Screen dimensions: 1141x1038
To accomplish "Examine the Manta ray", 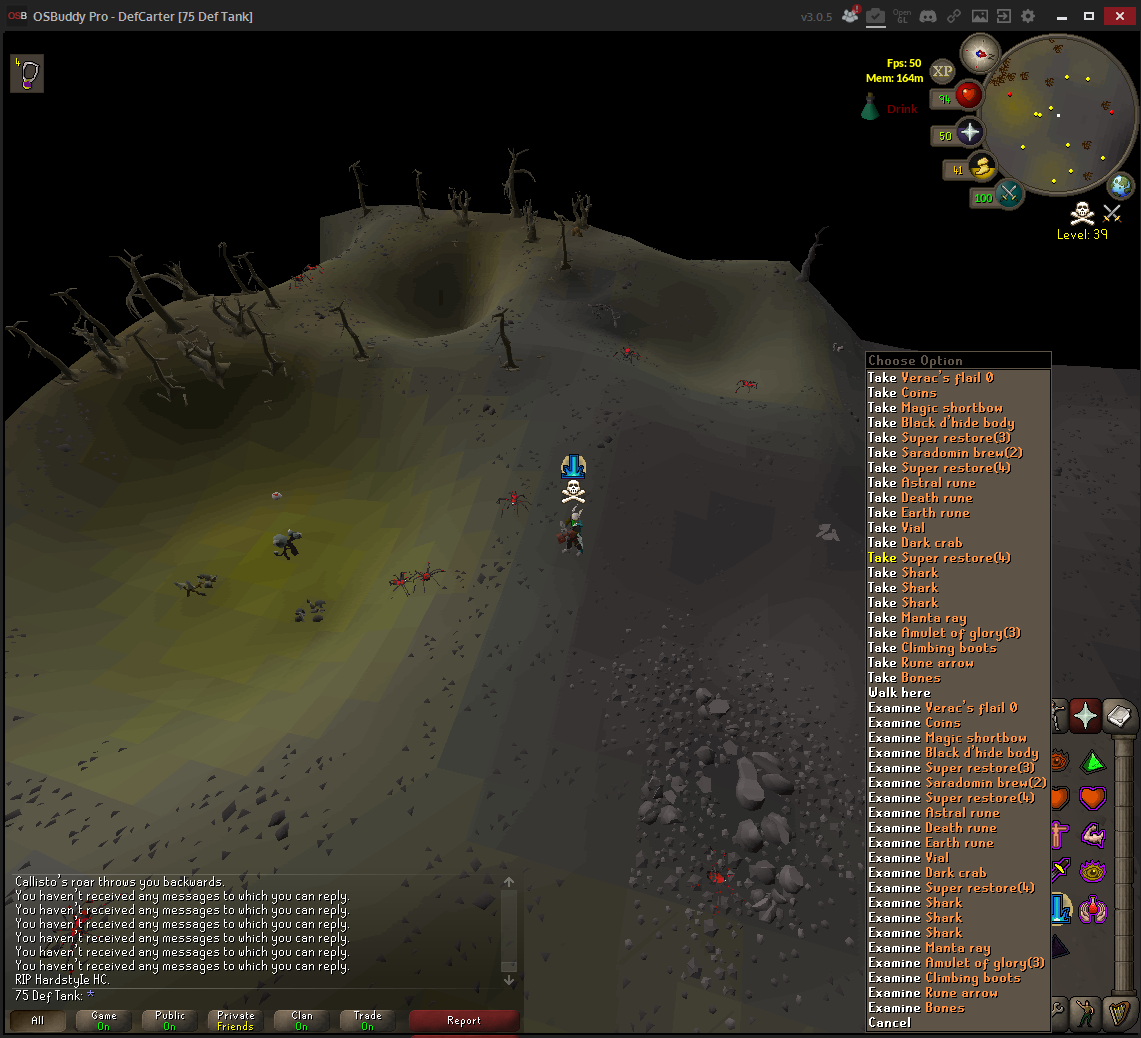I will [928, 948].
